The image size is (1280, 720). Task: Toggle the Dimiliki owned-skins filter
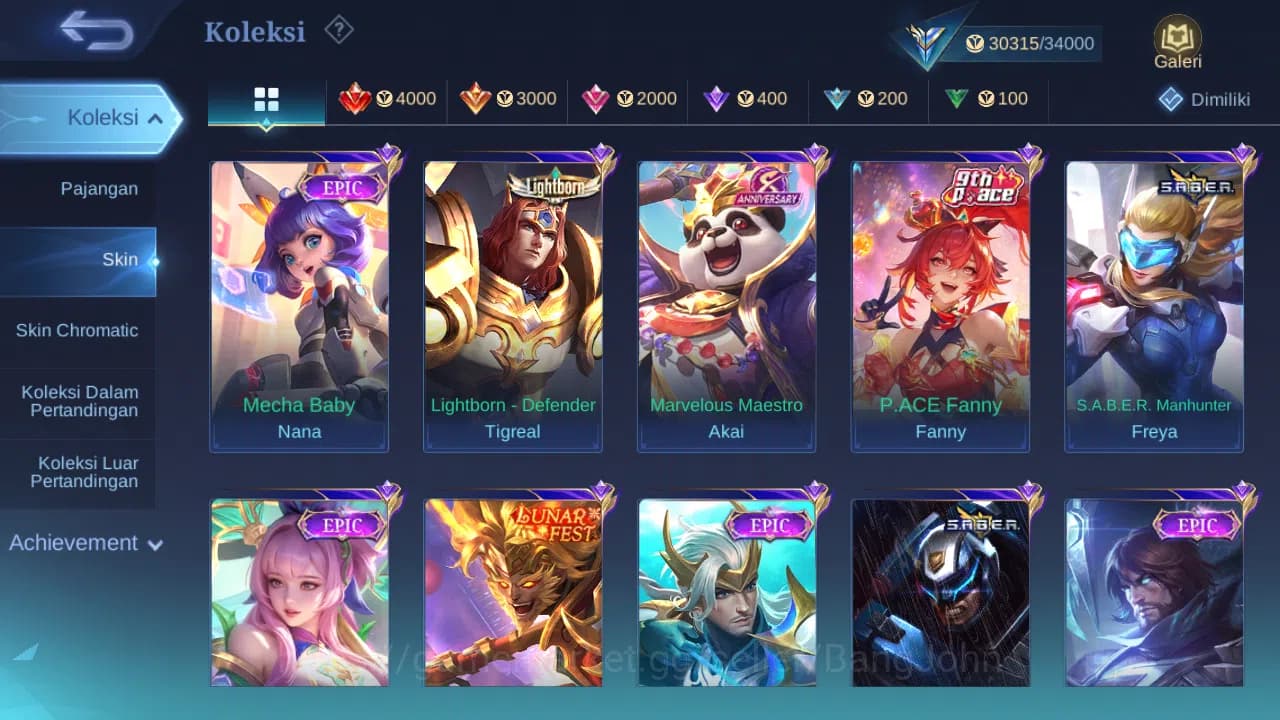[x=1205, y=99]
